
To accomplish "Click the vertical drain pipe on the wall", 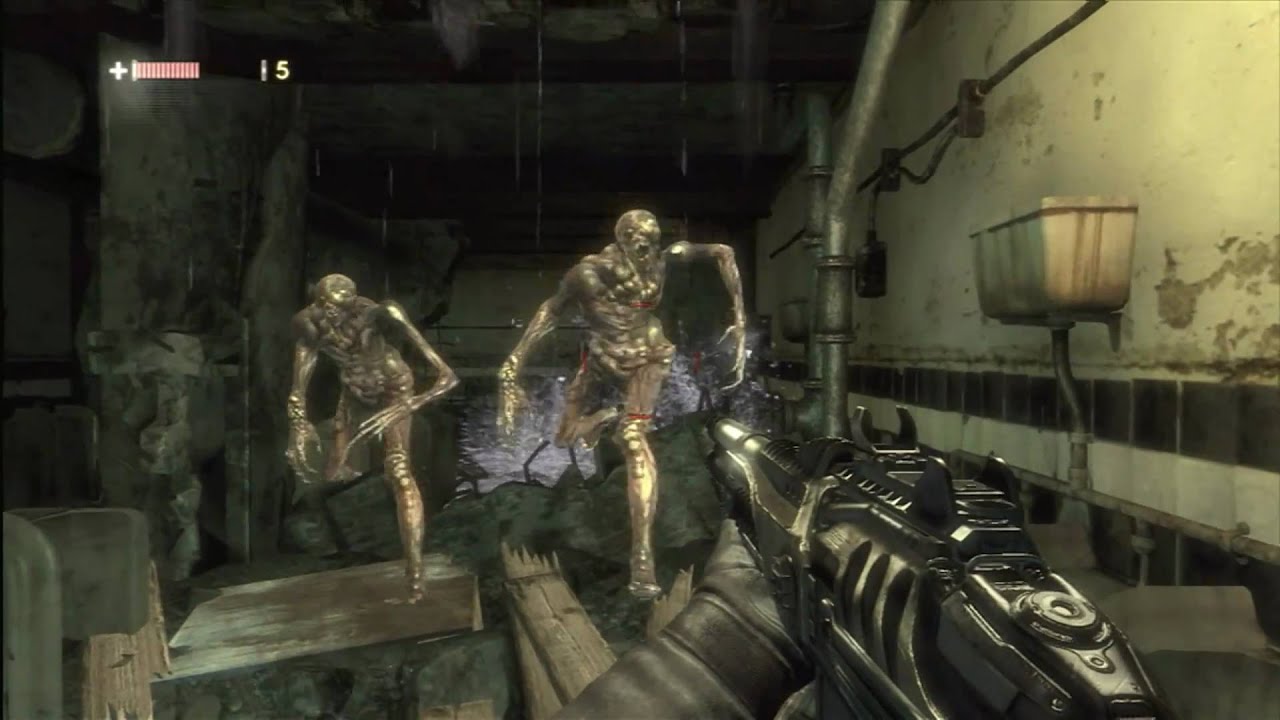I will coord(830,300).
